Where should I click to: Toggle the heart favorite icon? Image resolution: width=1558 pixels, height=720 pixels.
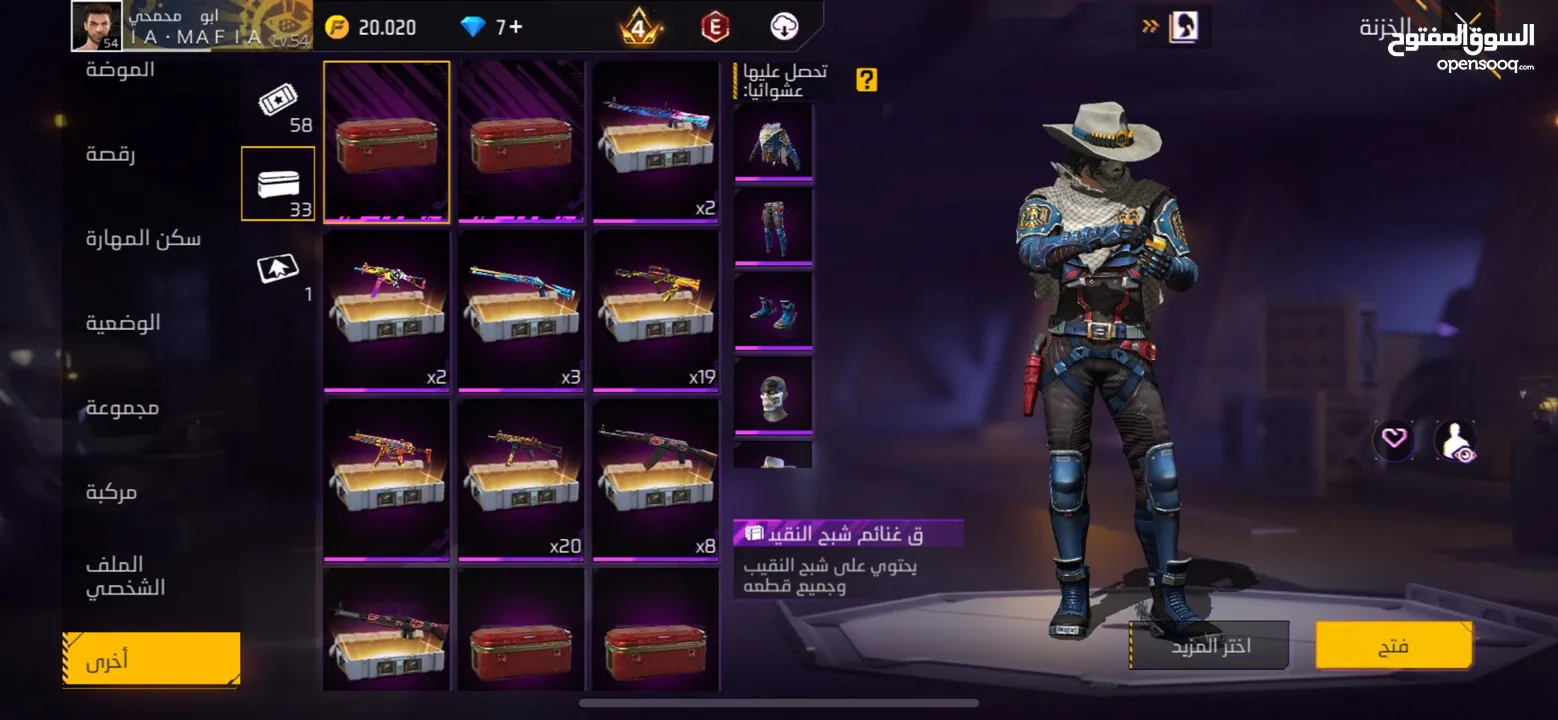click(x=1394, y=439)
